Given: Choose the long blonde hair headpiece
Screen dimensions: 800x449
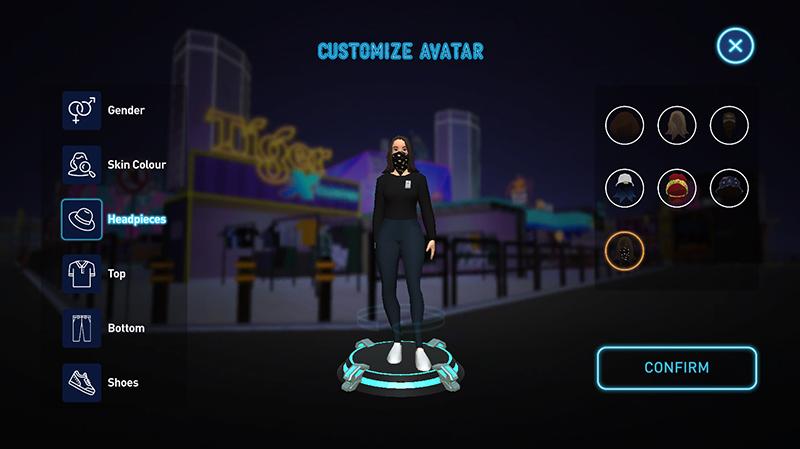Looking at the screenshot, I should (677, 125).
